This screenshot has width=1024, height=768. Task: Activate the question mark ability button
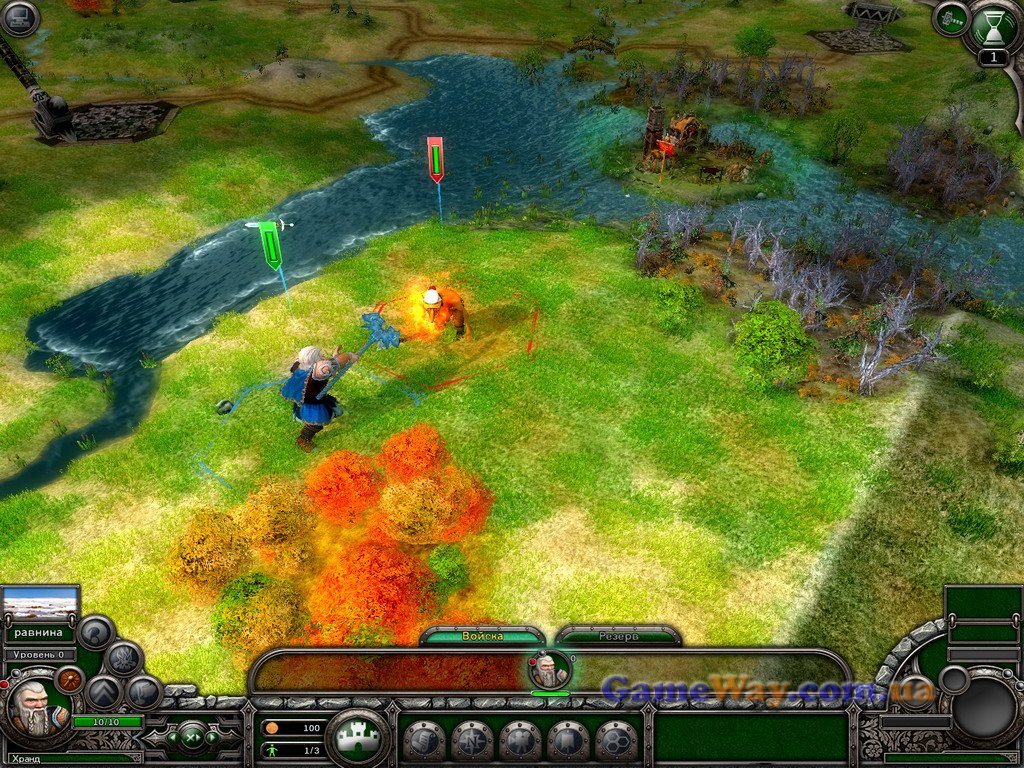[x=96, y=631]
